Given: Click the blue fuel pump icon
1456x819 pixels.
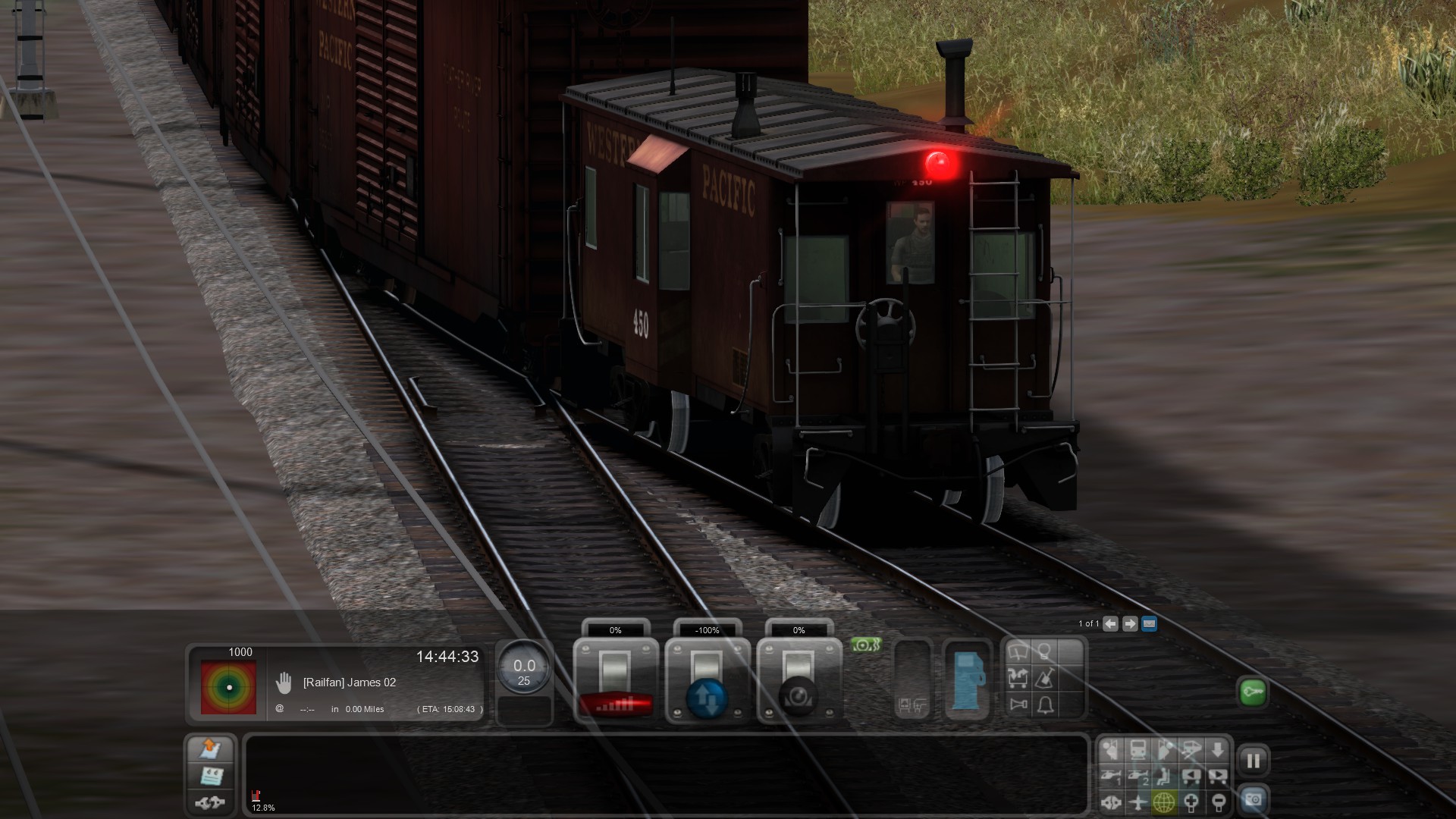Looking at the screenshot, I should click(x=968, y=679).
